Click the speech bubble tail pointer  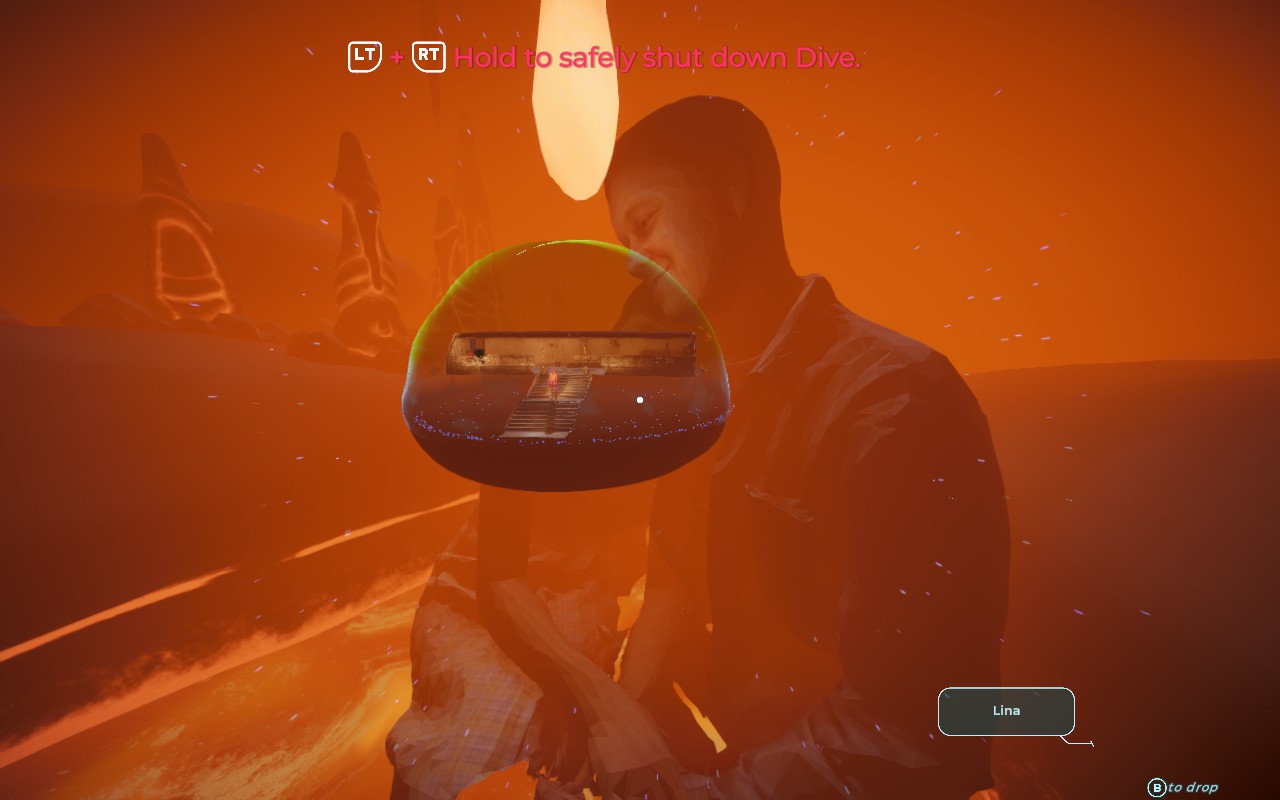pyautogui.click(x=1076, y=742)
